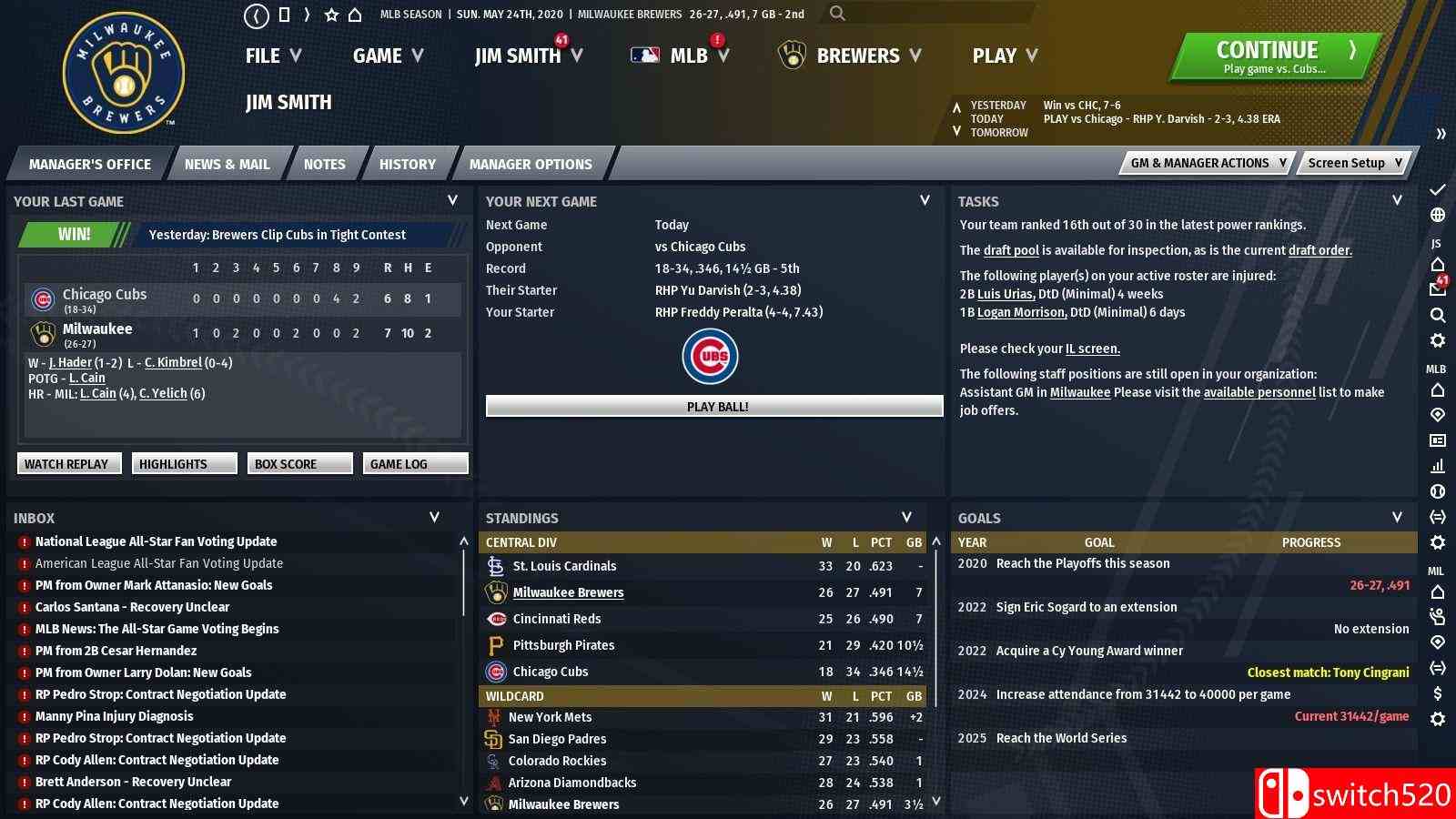Screen dimensions: 1456x819
Task: Watch replay of the last game
Action: [x=66, y=464]
